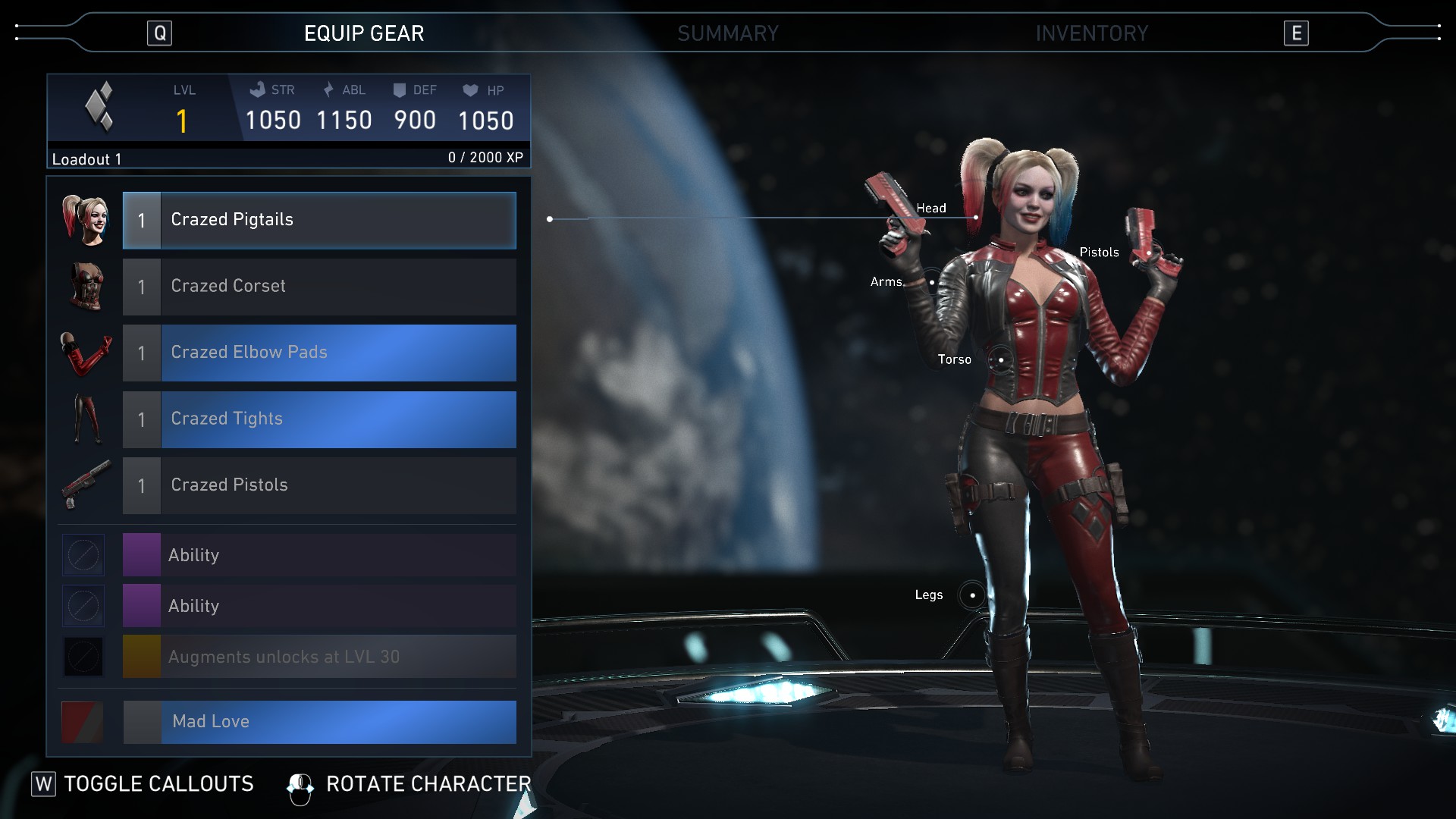Choose the Crazed Corset torso slot
This screenshot has height=819, width=1456.
click(x=319, y=287)
